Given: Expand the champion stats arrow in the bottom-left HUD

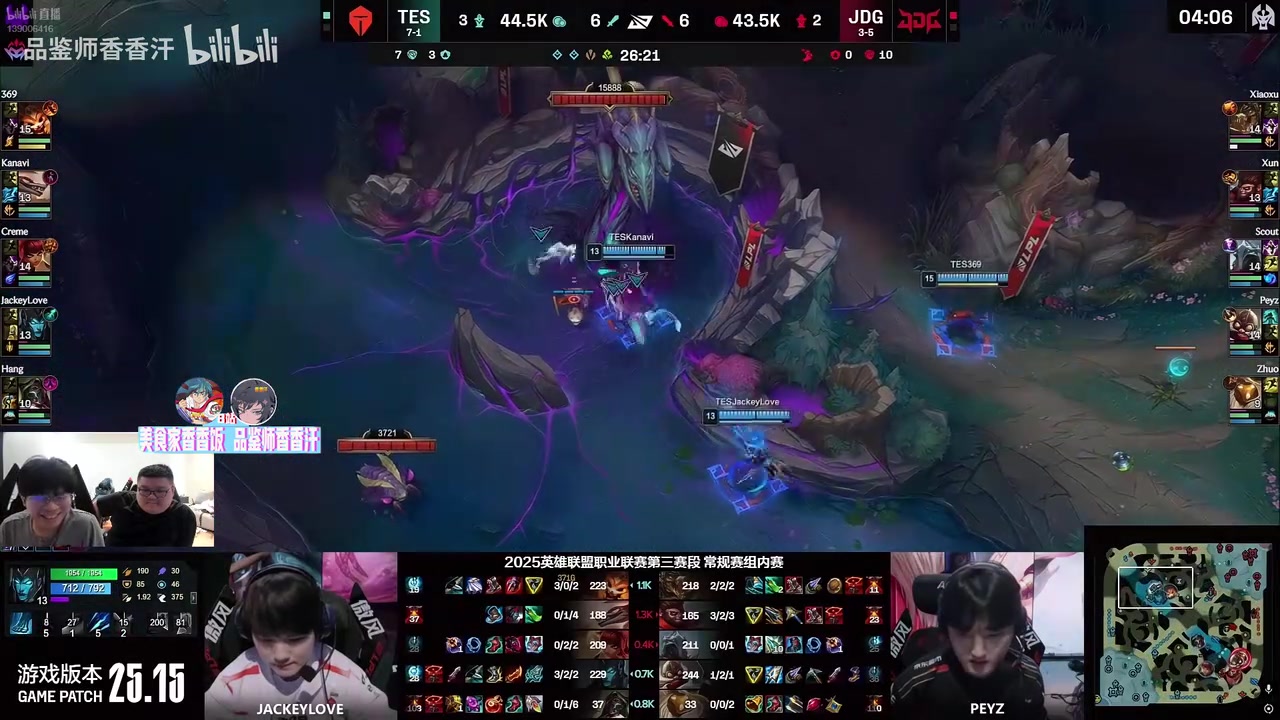Looking at the screenshot, I should point(194,599).
